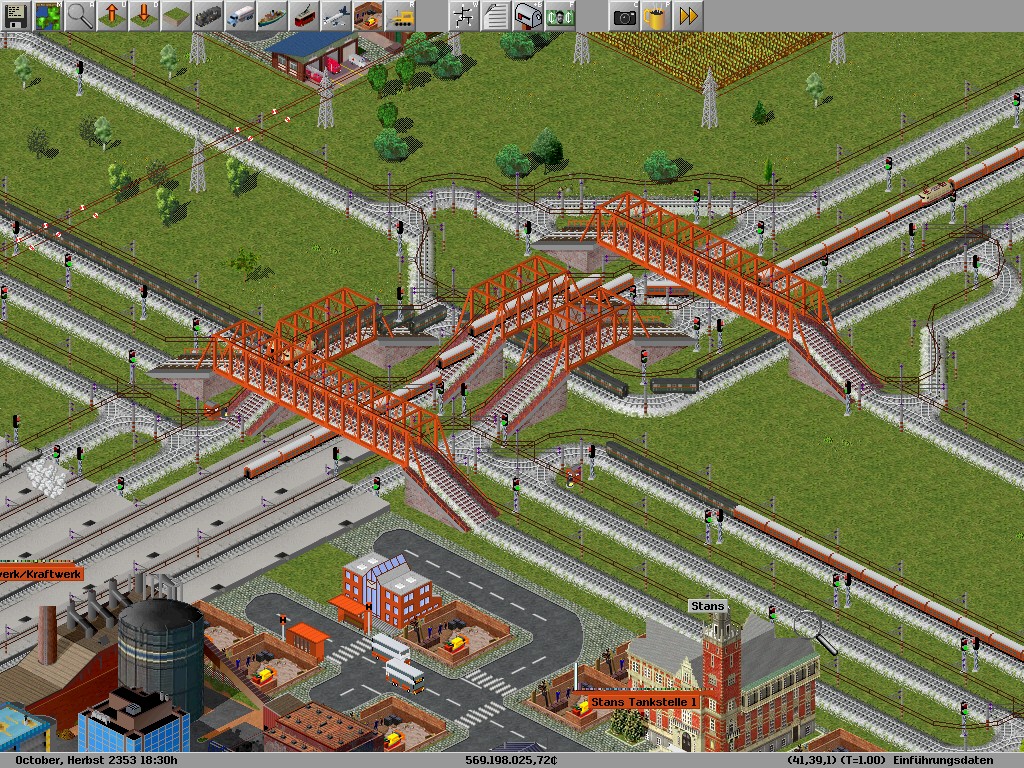
Task: Open the railway construction tools
Action: point(208,16)
